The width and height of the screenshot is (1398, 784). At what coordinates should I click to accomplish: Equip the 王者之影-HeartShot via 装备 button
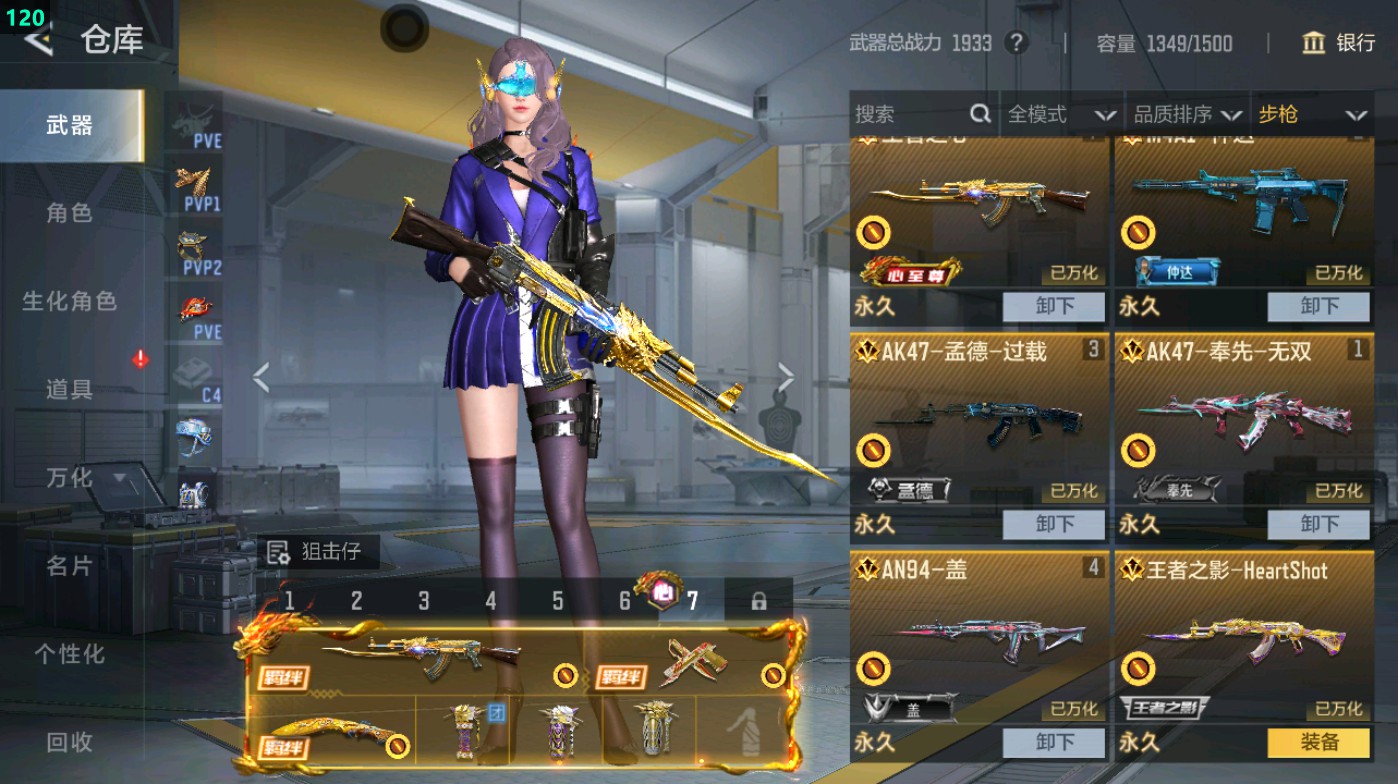1318,743
